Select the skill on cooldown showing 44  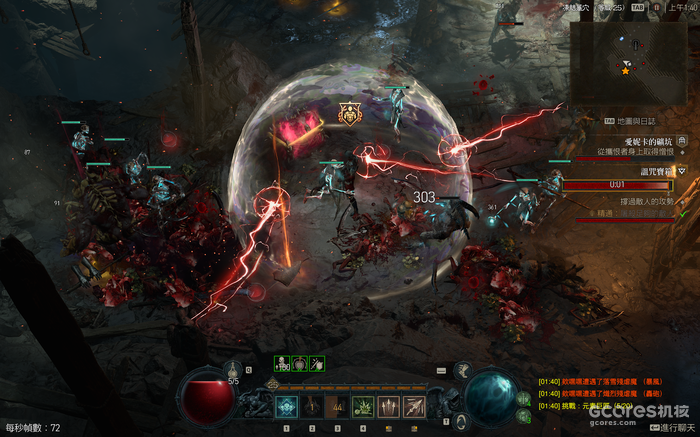click(x=337, y=406)
